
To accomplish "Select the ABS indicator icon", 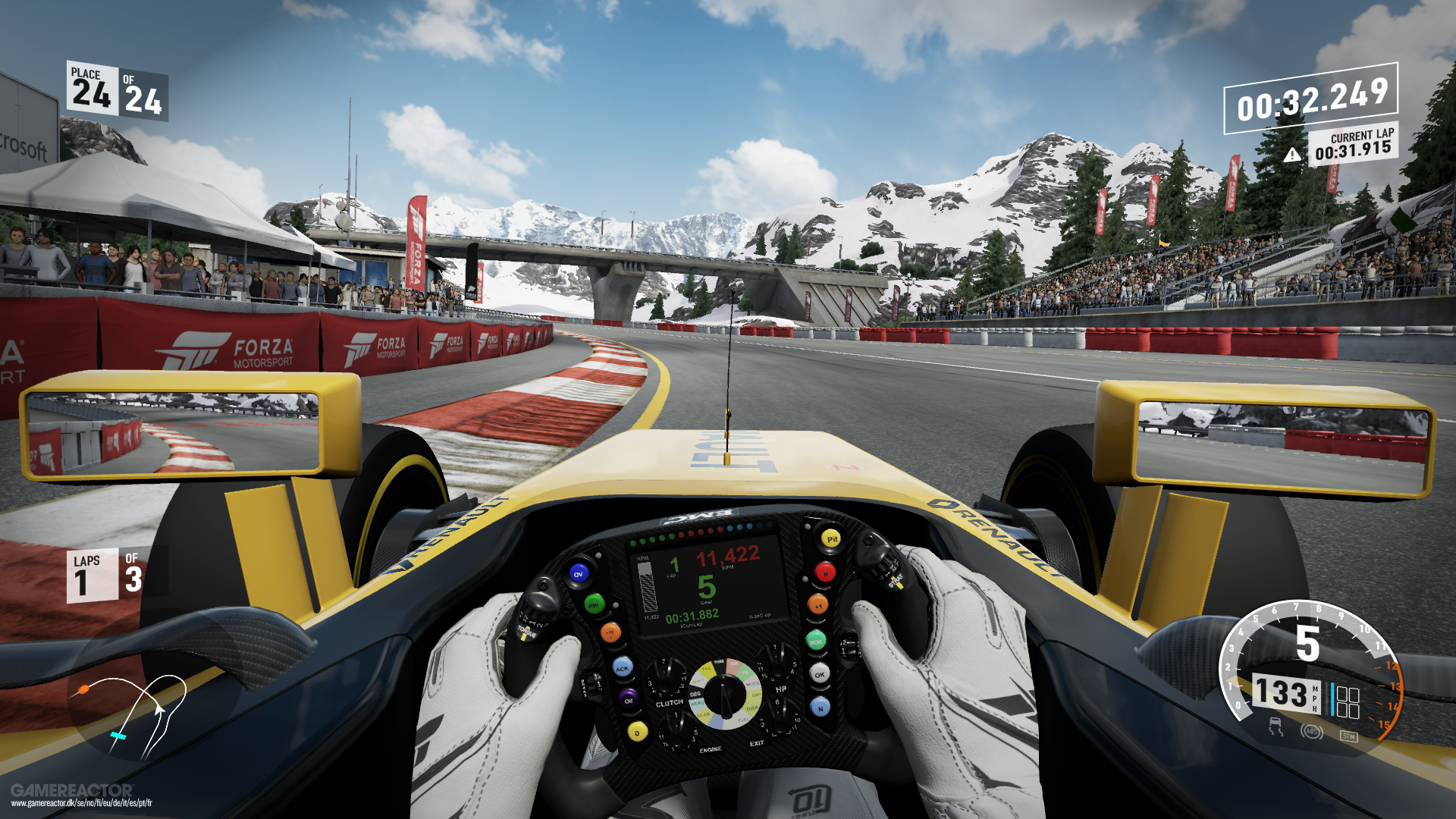I will coord(1311,732).
